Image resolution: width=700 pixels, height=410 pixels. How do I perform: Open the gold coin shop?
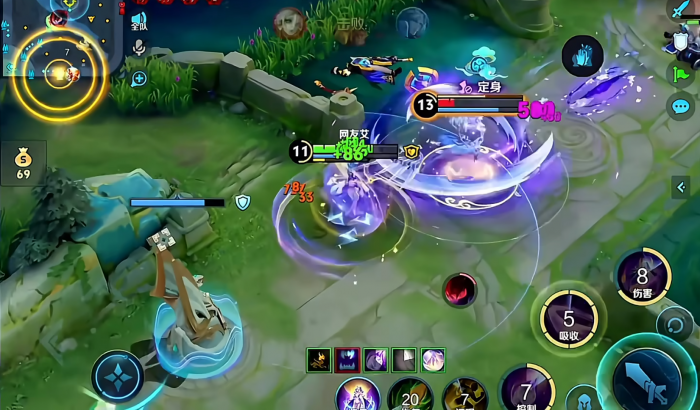(23, 161)
